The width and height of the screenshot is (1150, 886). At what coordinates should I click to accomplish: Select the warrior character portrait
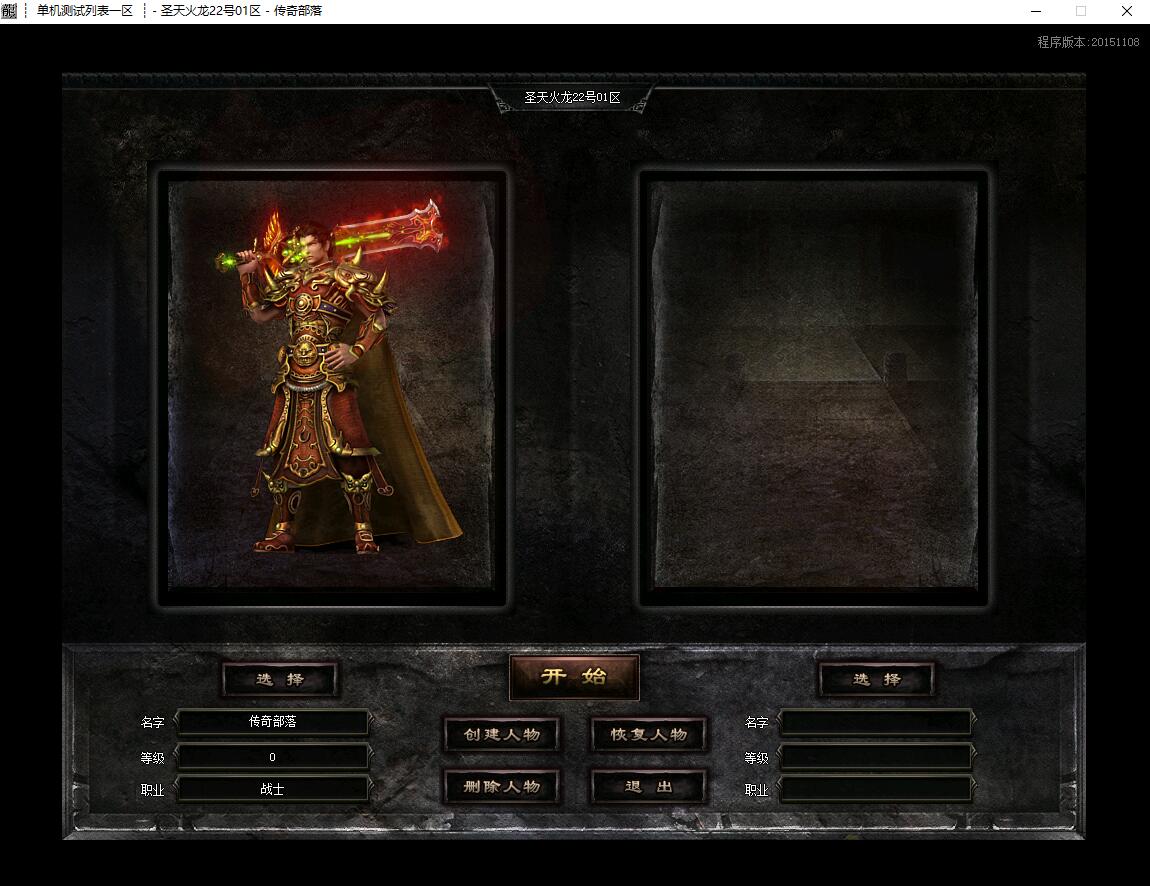(x=331, y=387)
